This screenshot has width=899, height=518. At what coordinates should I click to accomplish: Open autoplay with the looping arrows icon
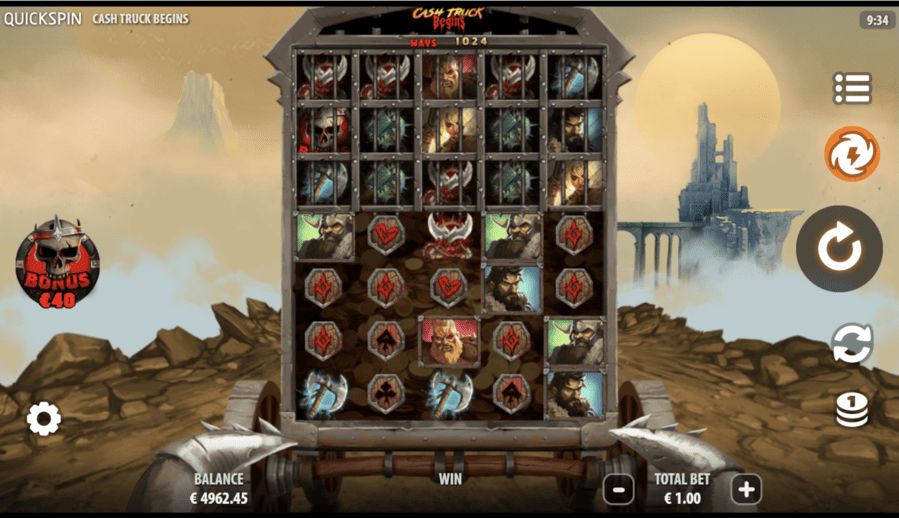[852, 343]
